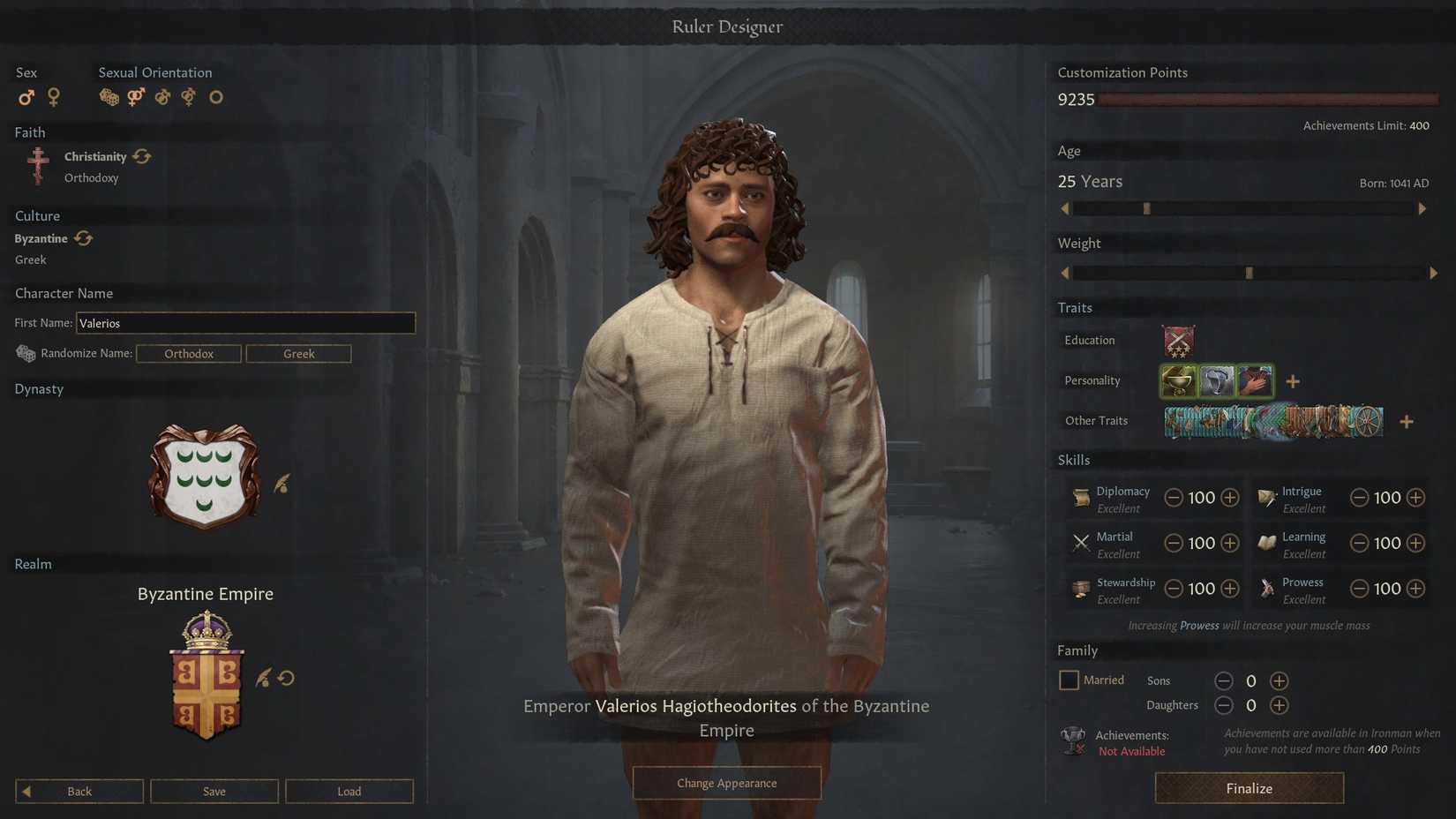
Task: Select the asexual orientation ring icon
Action: point(216,97)
